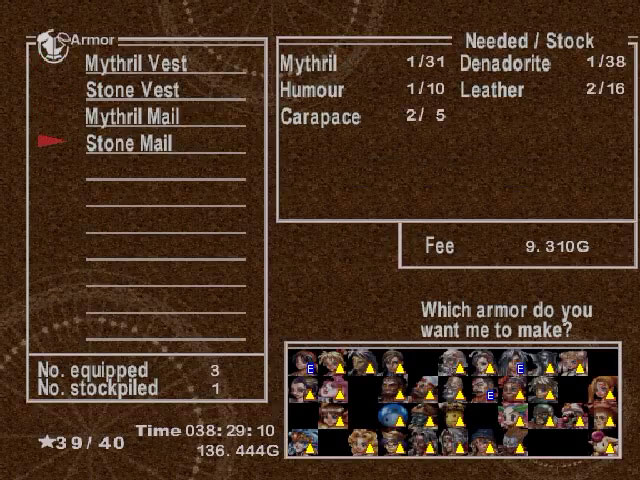Select the Stone Mail armor

pos(129,143)
